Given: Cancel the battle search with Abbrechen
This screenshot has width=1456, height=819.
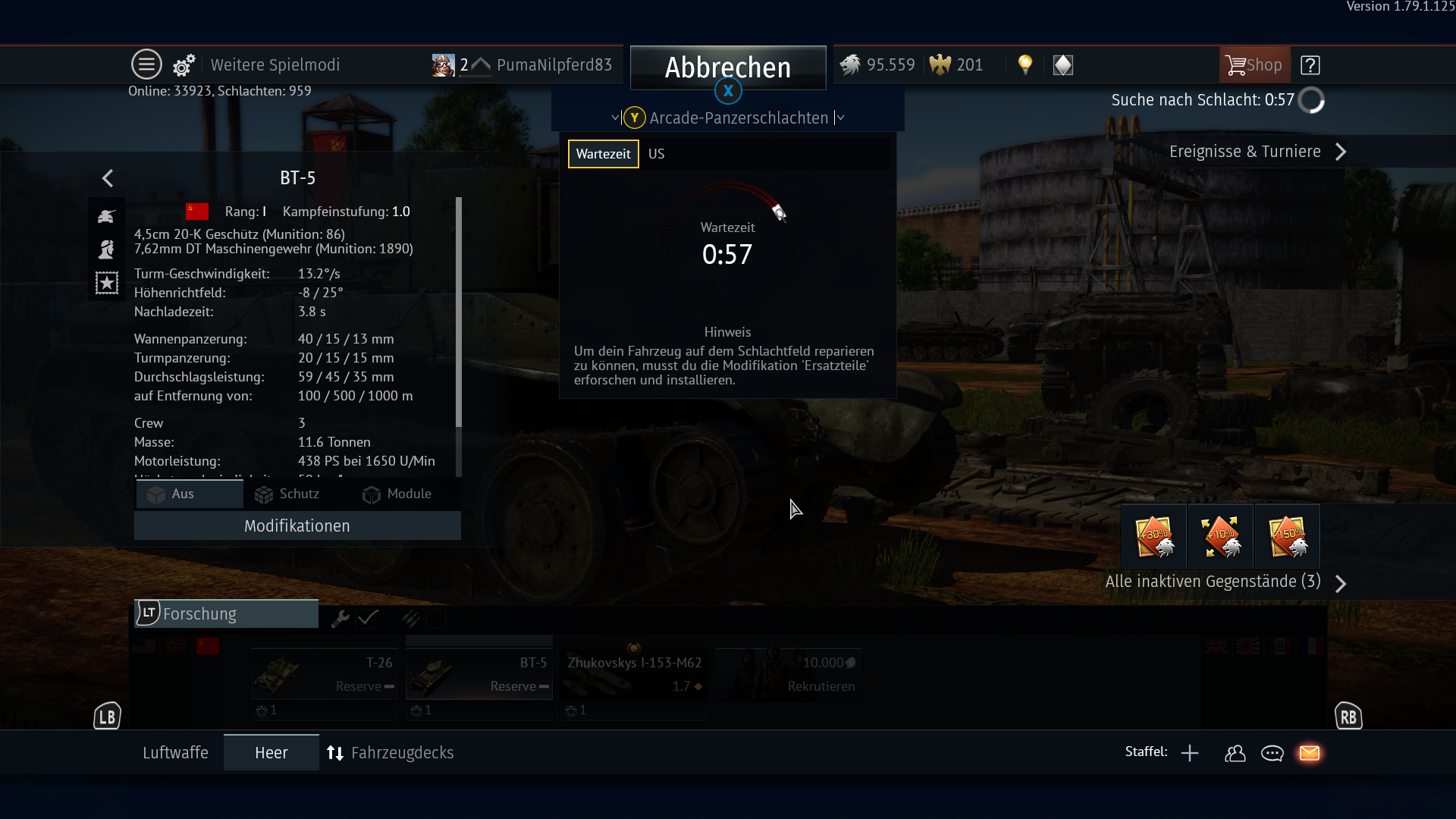Looking at the screenshot, I should (727, 67).
